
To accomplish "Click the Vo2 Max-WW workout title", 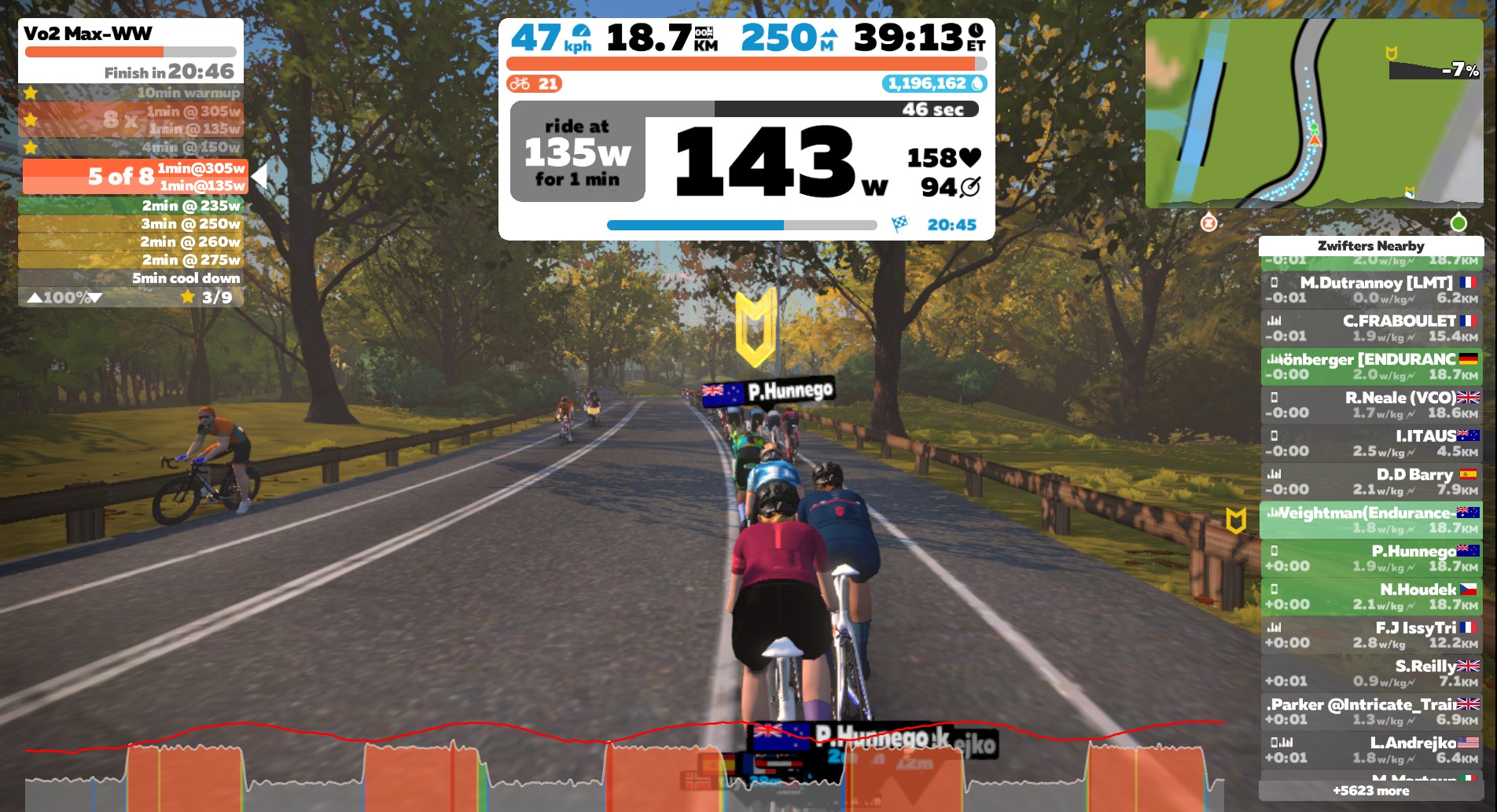I will click(88, 34).
